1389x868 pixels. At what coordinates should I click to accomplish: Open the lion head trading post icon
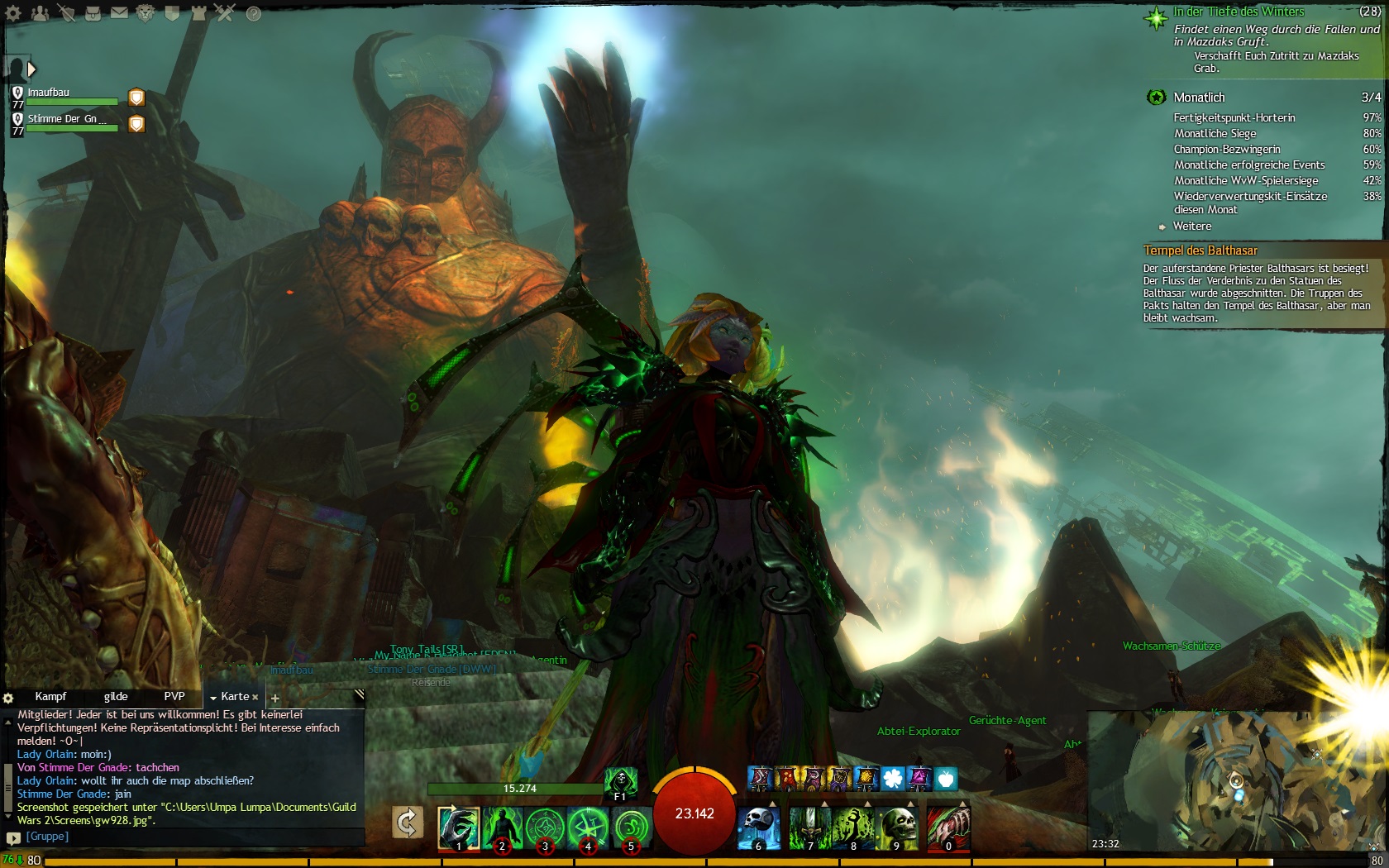click(x=146, y=13)
